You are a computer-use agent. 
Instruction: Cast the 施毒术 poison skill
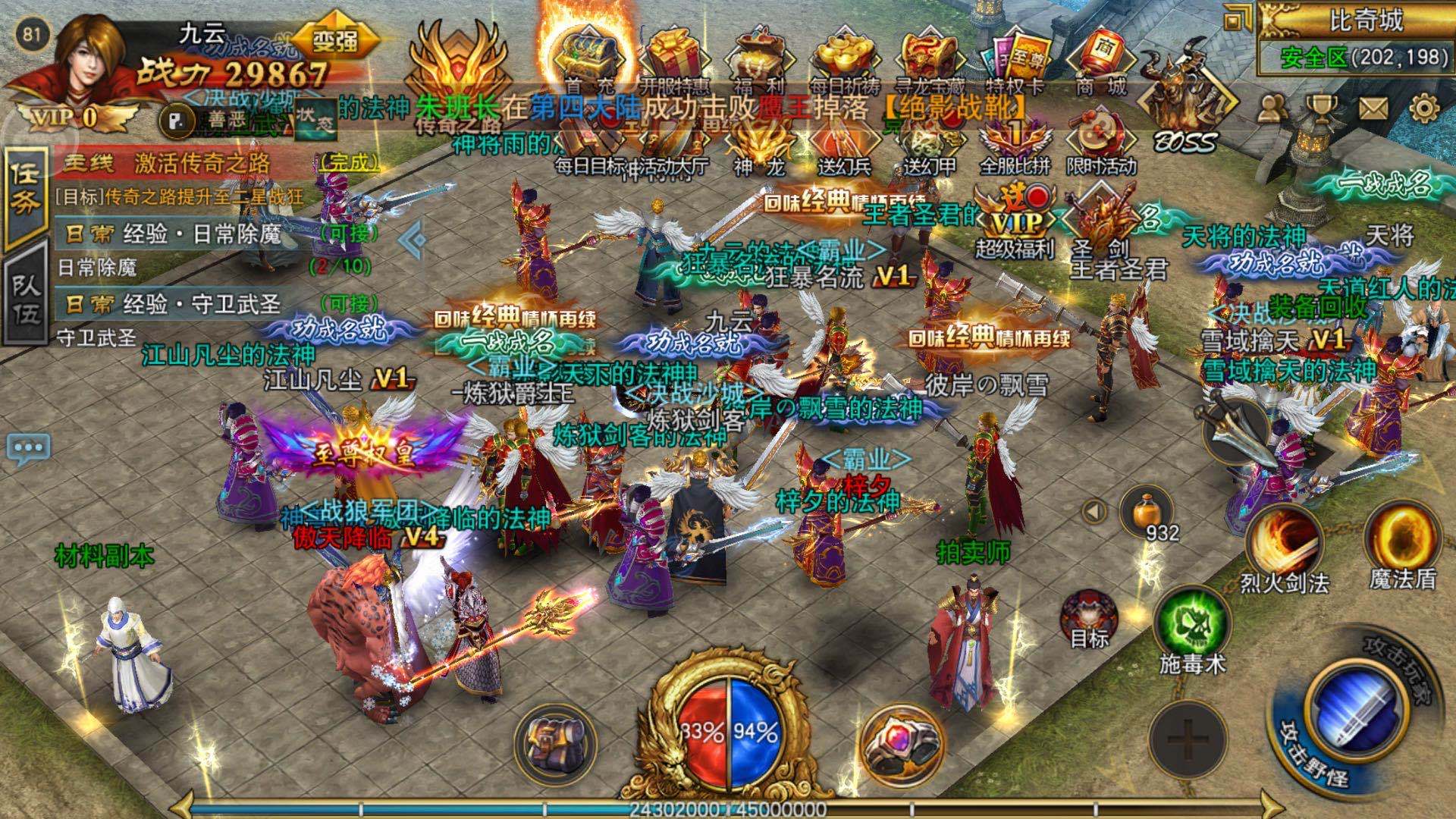[1191, 624]
